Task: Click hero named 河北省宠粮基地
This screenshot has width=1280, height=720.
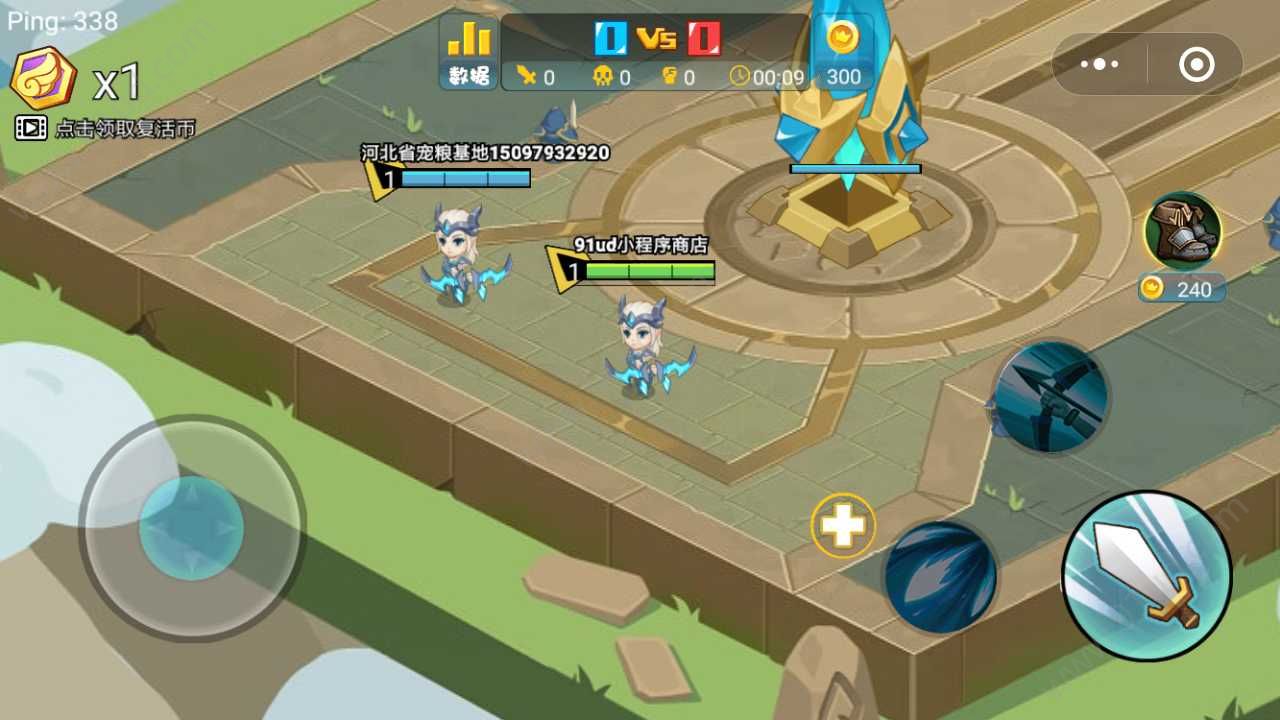Action: 457,255
